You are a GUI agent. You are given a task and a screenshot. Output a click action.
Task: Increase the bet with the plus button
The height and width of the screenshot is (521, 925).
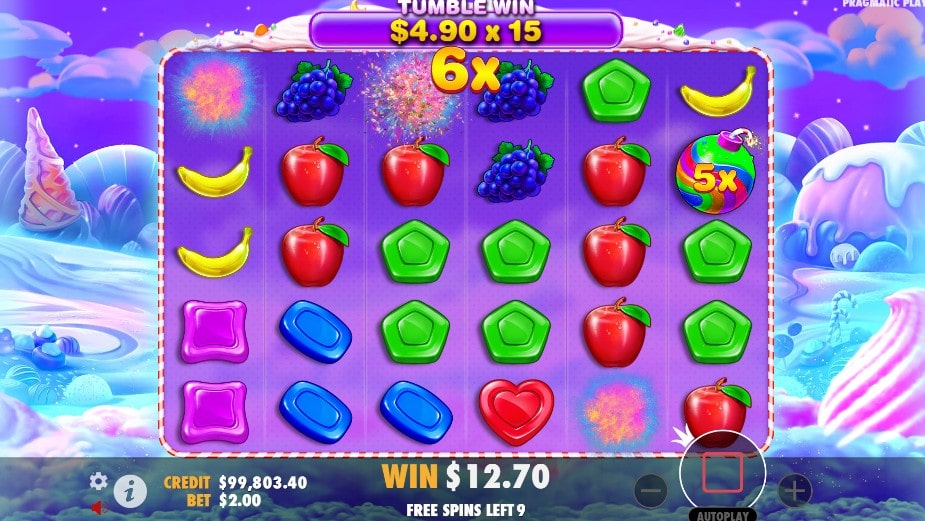click(794, 490)
